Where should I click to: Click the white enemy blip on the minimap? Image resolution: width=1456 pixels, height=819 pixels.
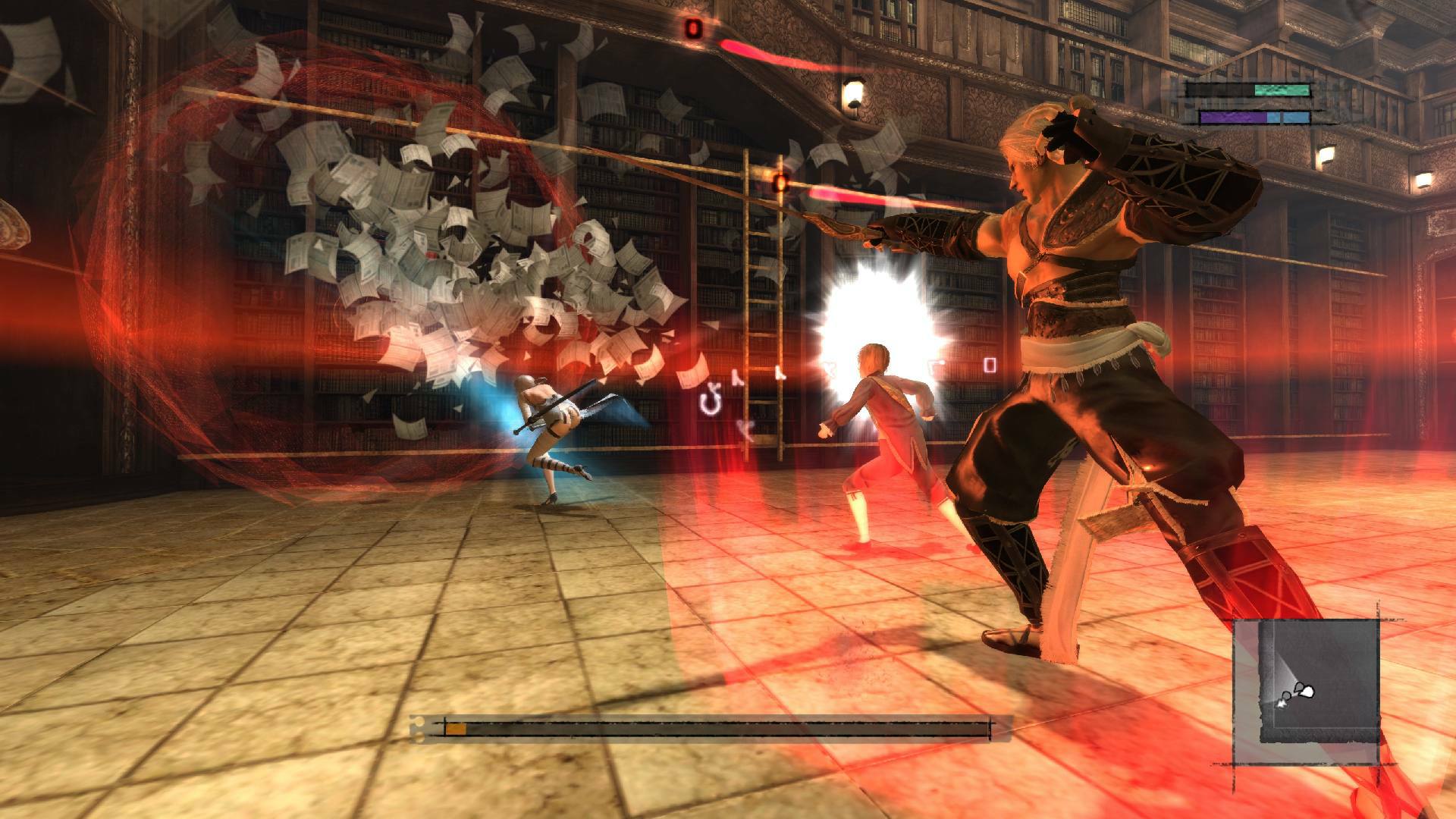(x=1308, y=692)
